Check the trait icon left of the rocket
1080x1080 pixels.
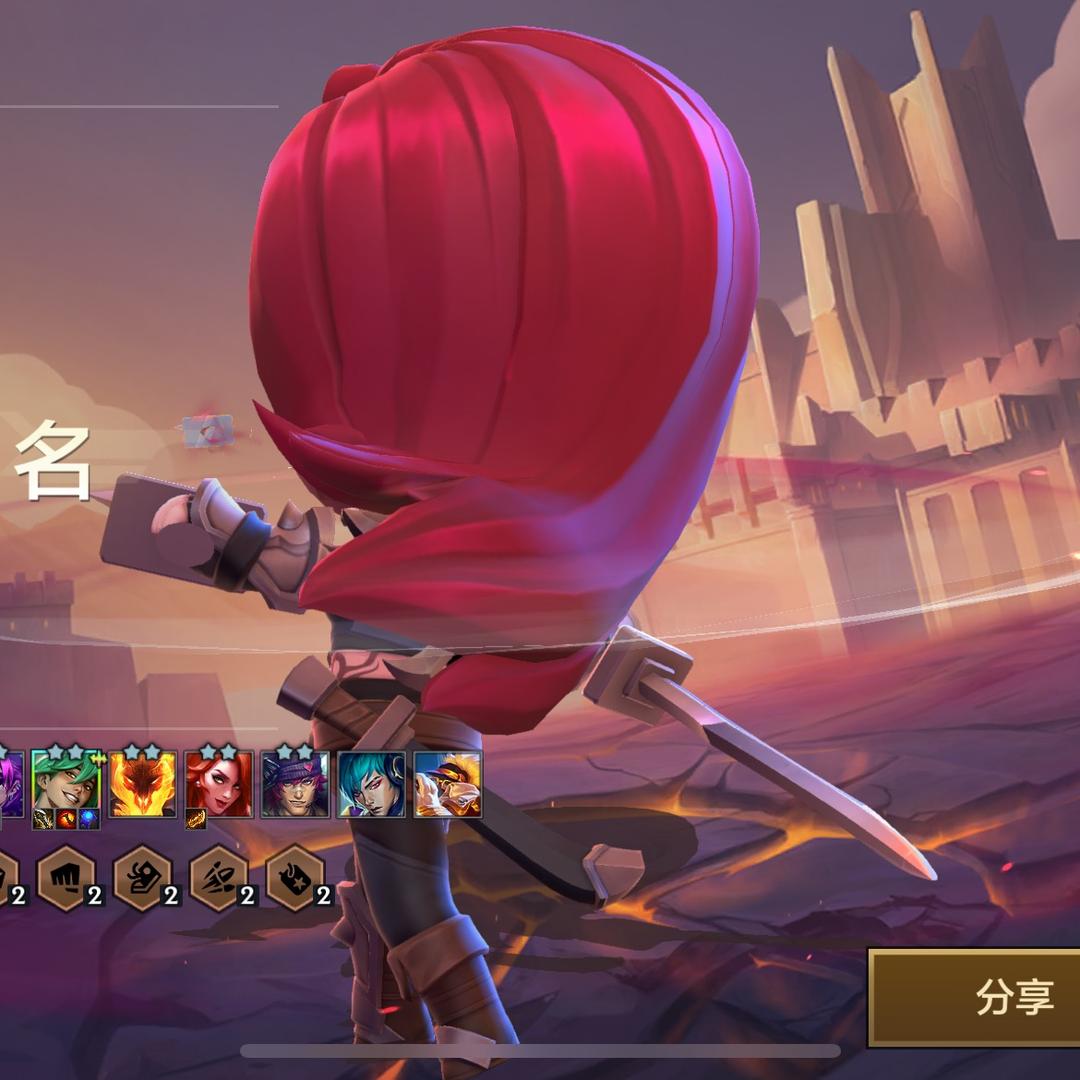coord(142,877)
